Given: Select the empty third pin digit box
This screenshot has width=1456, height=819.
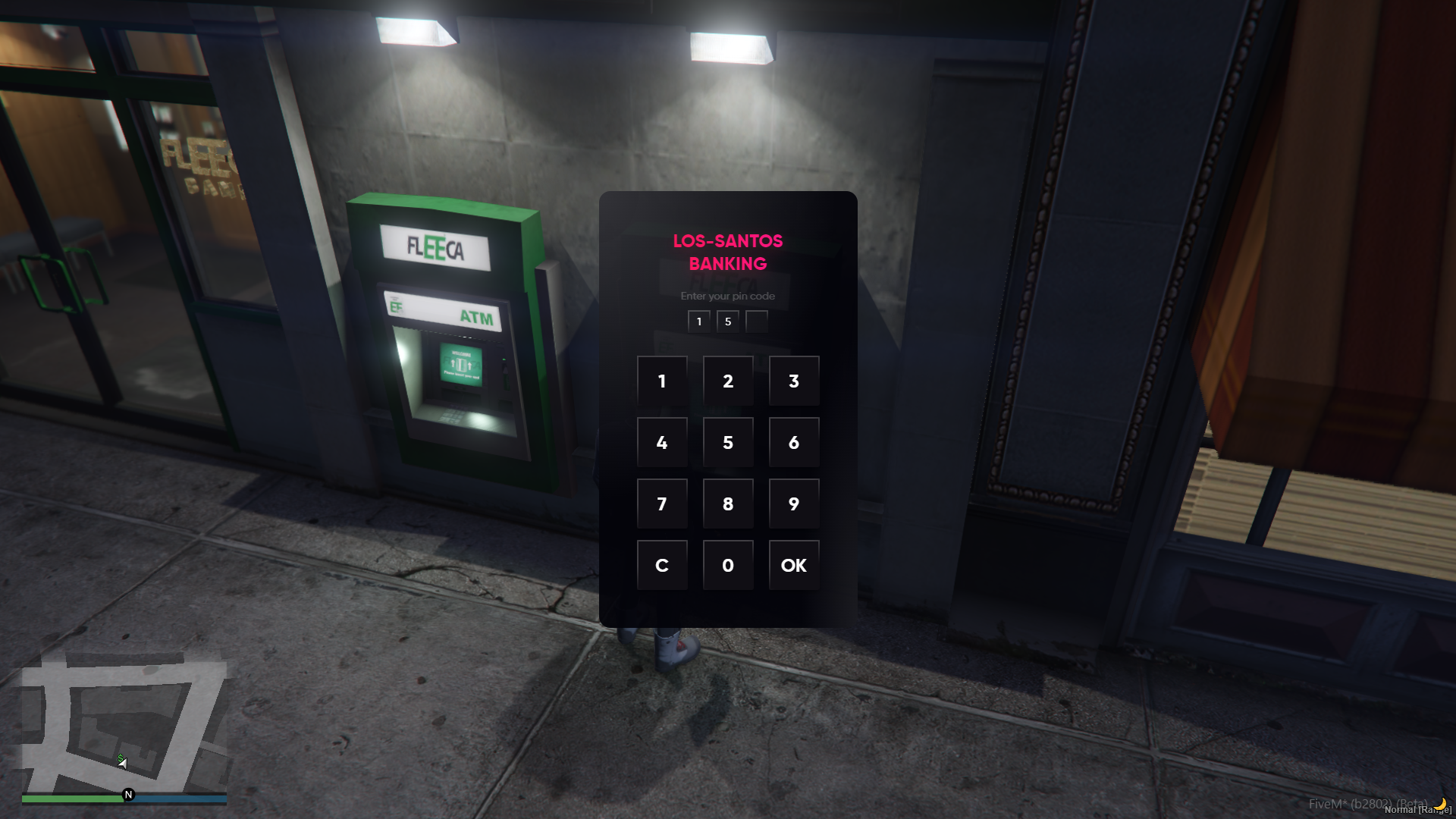Looking at the screenshot, I should 756,321.
